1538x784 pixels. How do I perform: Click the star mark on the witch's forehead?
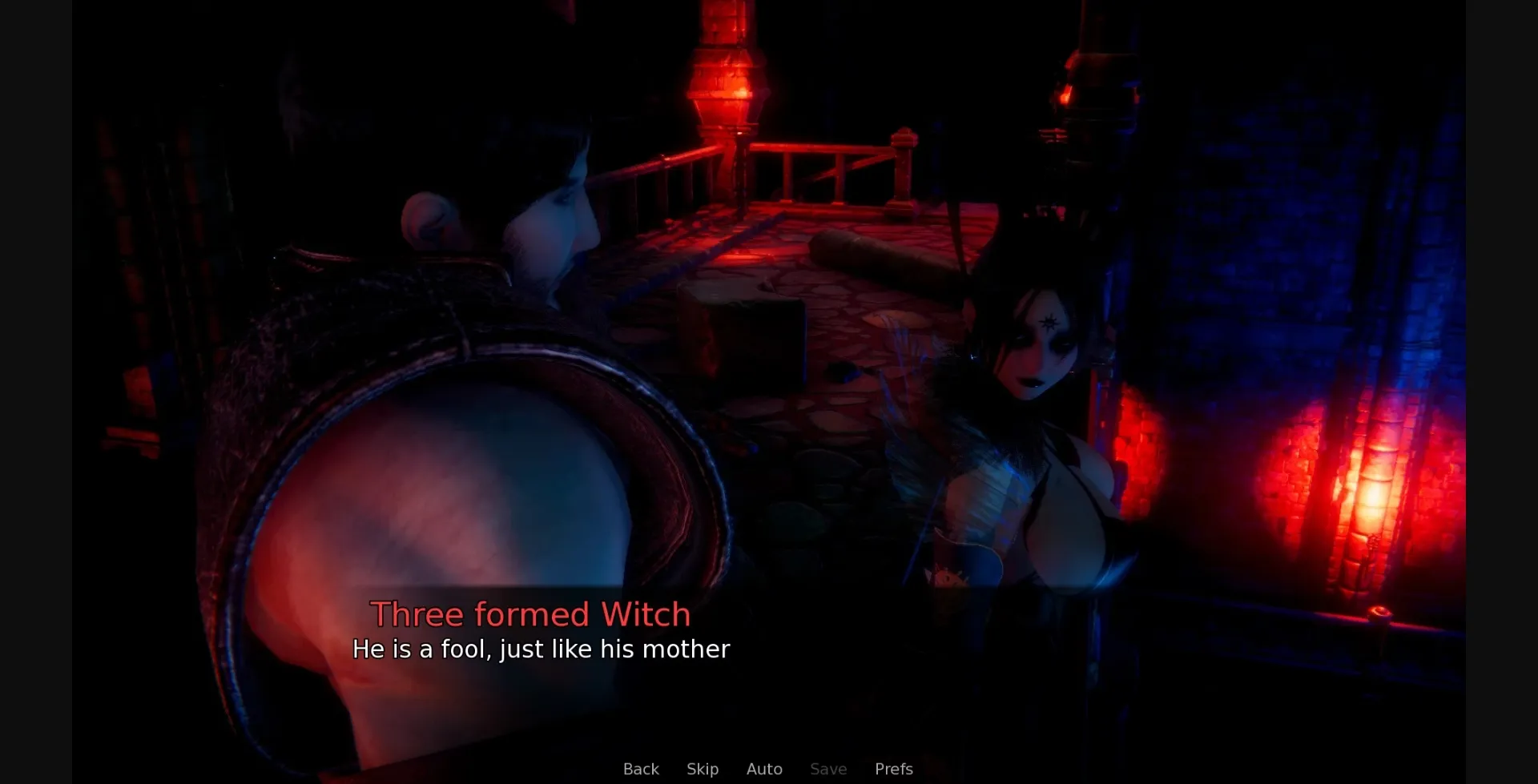1049,324
